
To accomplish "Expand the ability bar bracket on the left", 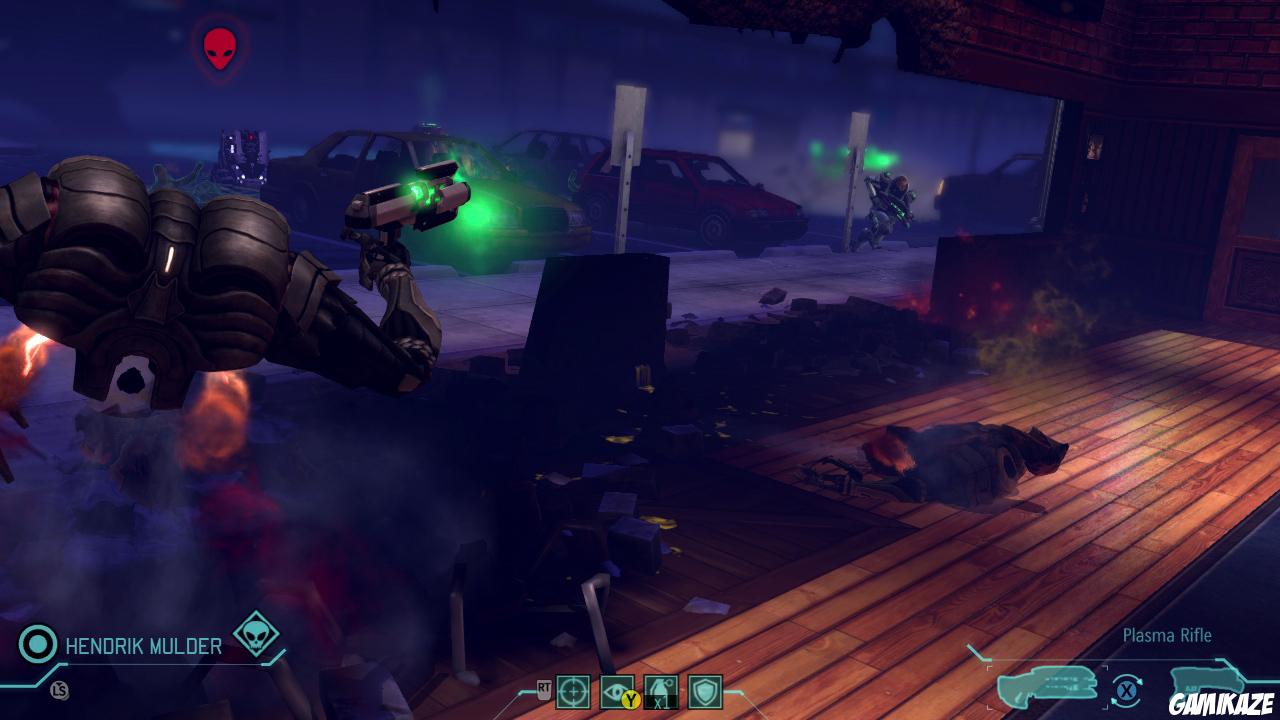I will coord(522,690).
